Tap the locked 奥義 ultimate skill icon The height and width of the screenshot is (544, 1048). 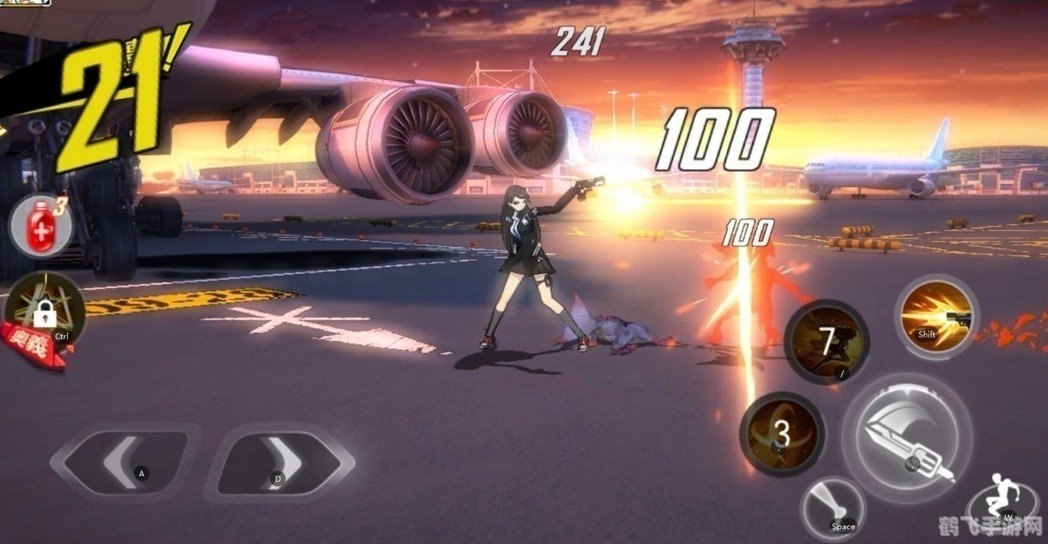point(42,313)
